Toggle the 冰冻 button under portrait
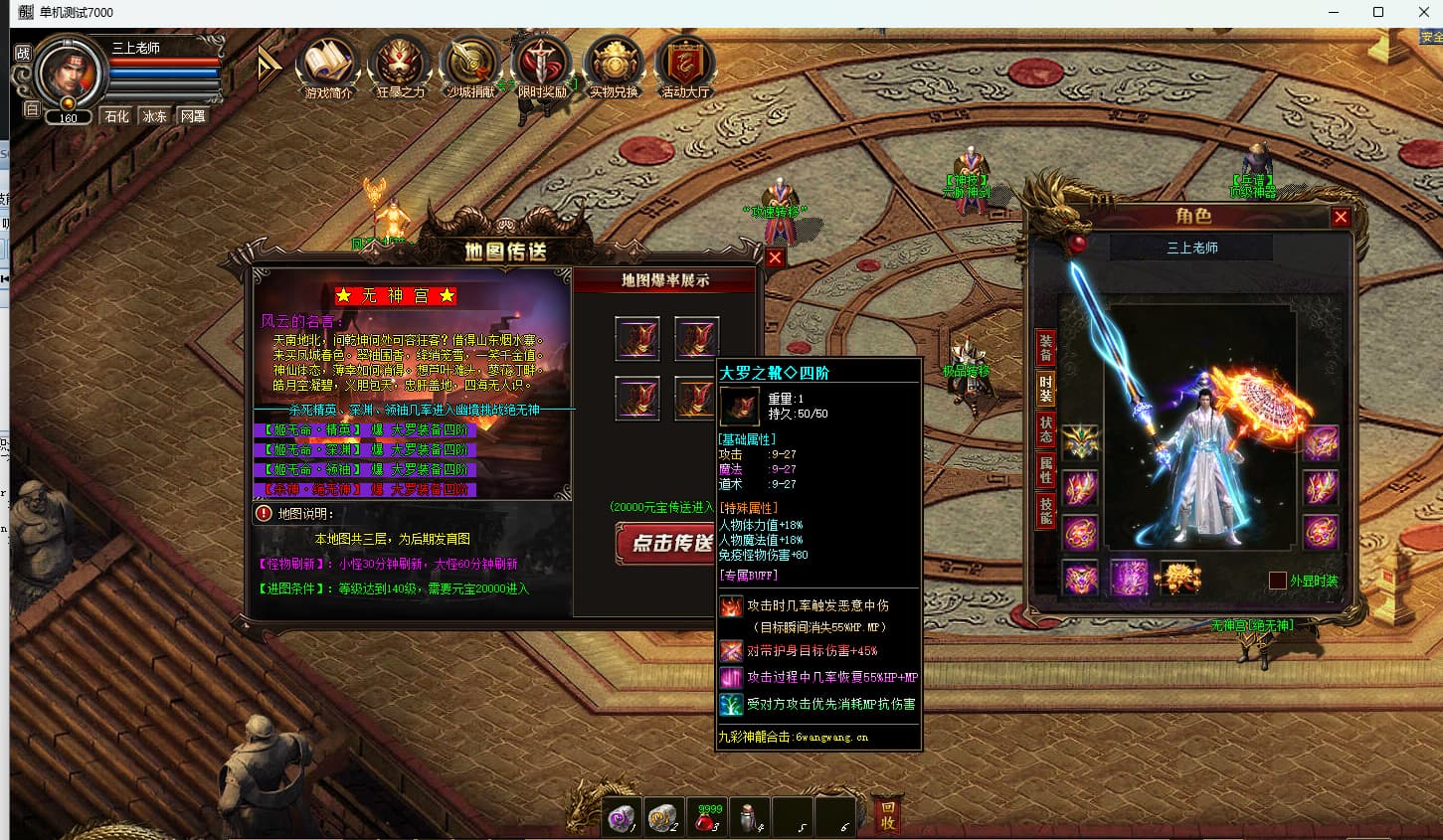The height and width of the screenshot is (840, 1443). tap(155, 116)
